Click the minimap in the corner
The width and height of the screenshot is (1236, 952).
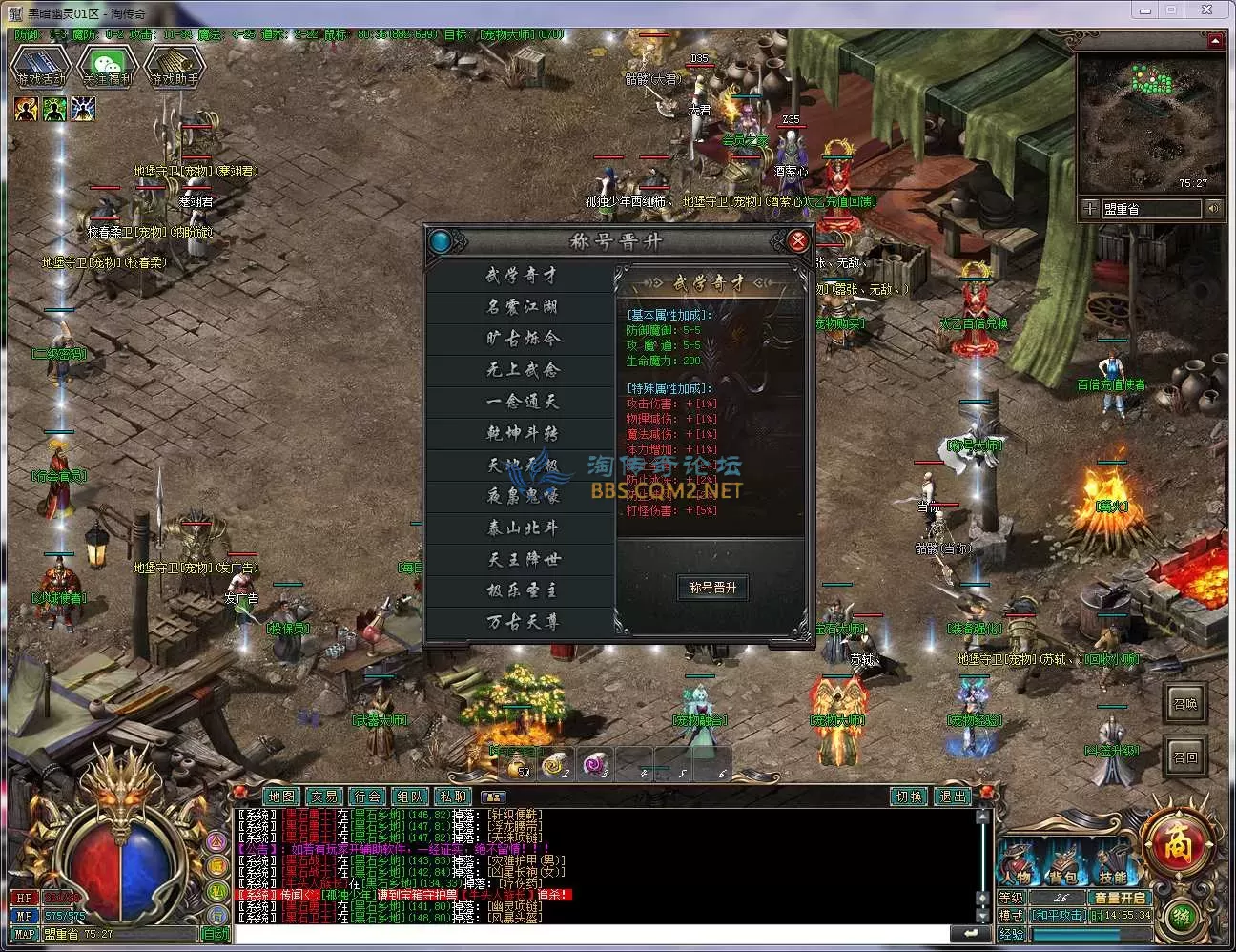point(1151,122)
